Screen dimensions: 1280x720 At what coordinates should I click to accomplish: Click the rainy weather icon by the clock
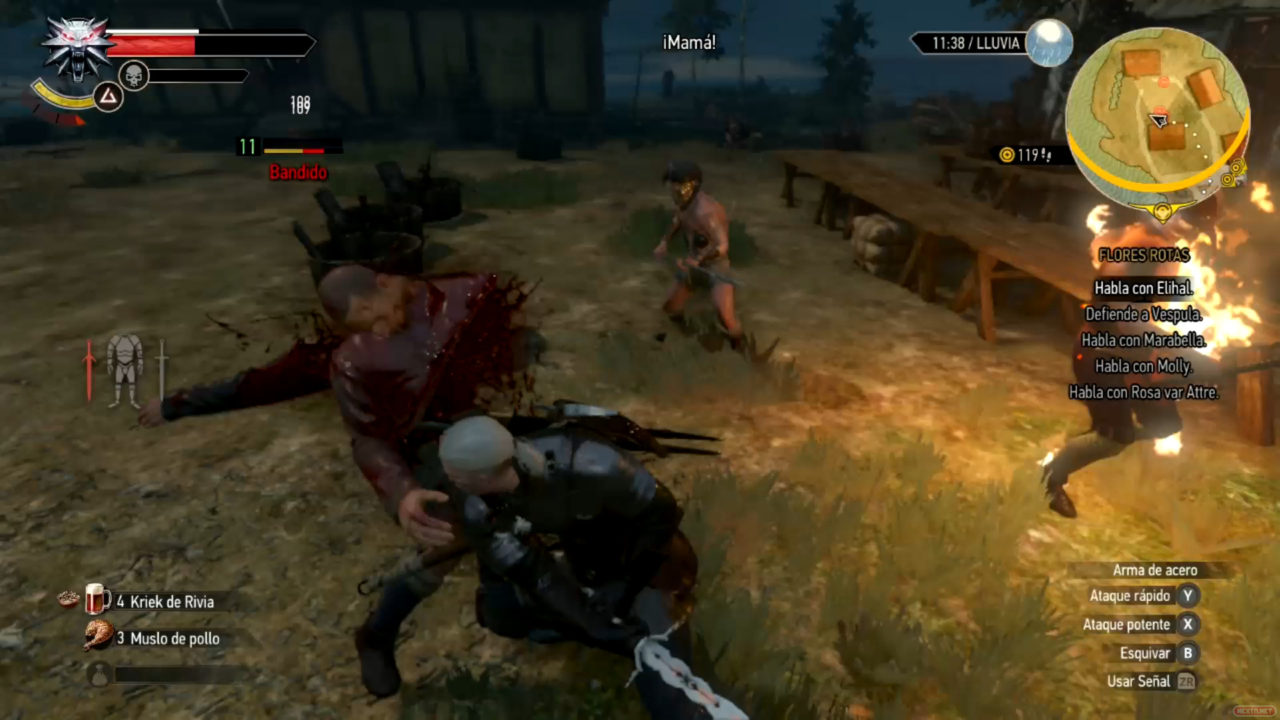pyautogui.click(x=1049, y=43)
